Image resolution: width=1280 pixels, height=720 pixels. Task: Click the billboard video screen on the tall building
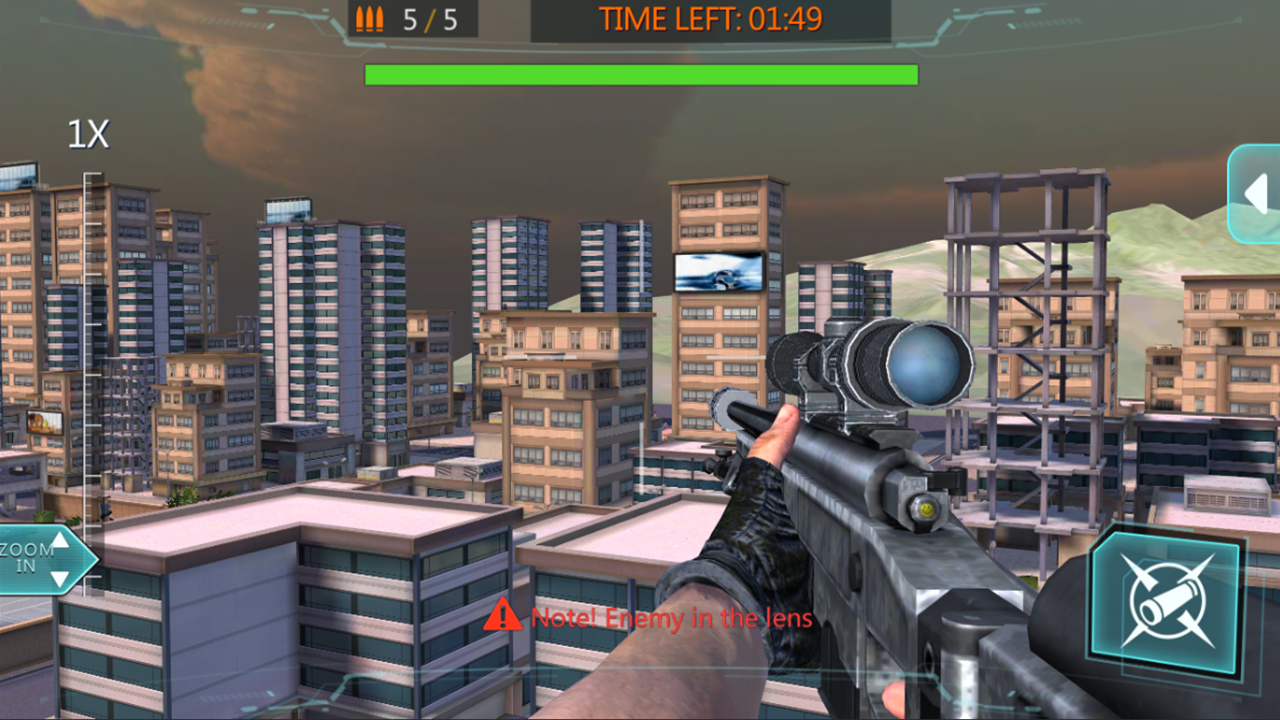(718, 271)
